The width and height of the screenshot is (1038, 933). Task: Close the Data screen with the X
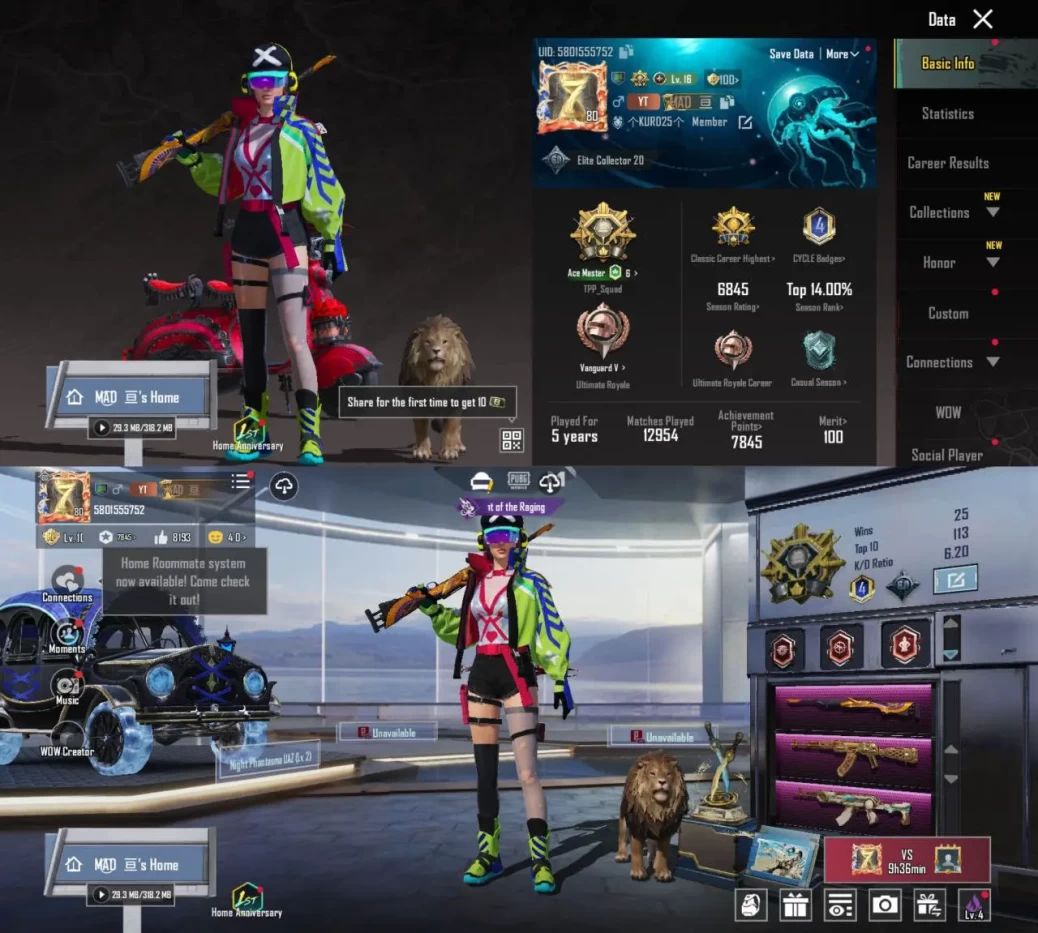click(x=983, y=19)
